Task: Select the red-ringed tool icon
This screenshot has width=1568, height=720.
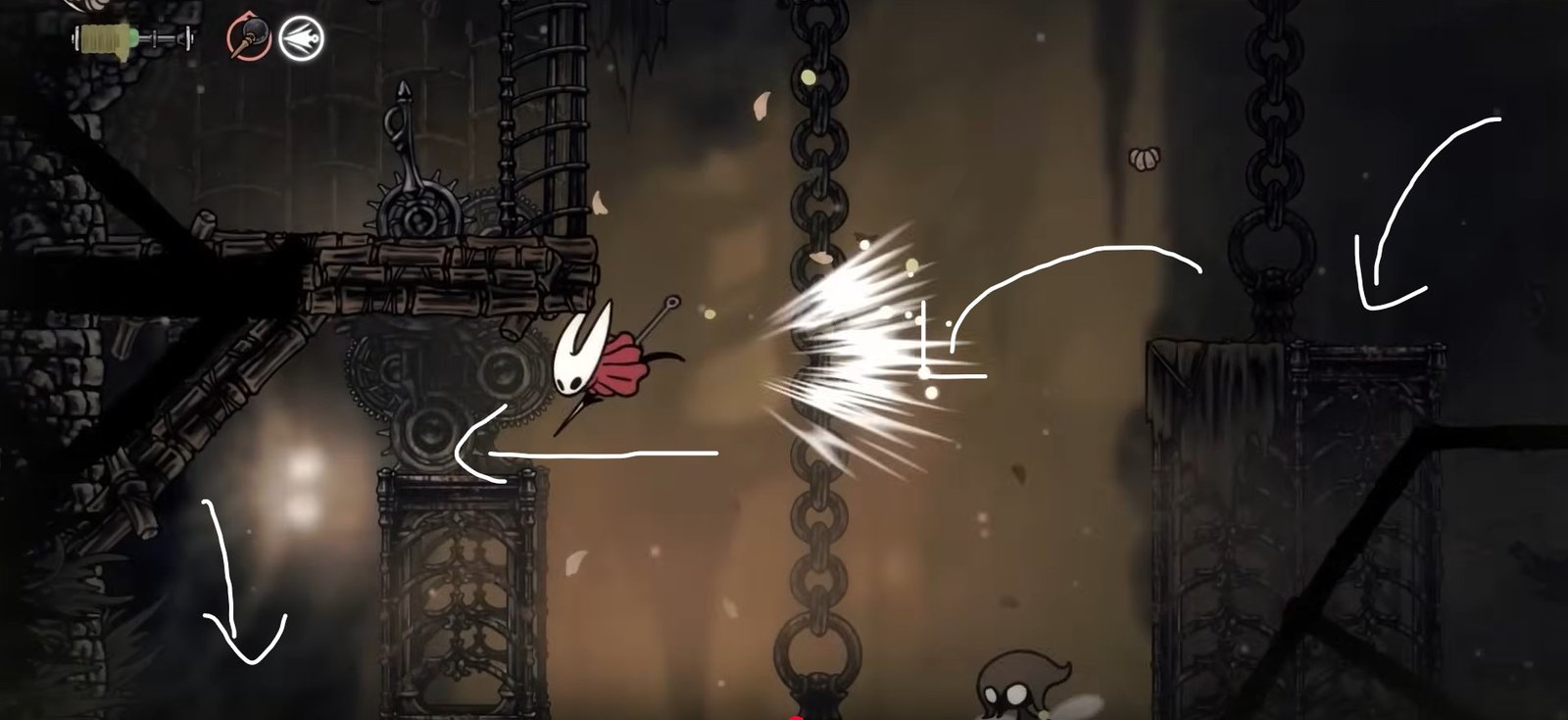Action: click(x=248, y=39)
